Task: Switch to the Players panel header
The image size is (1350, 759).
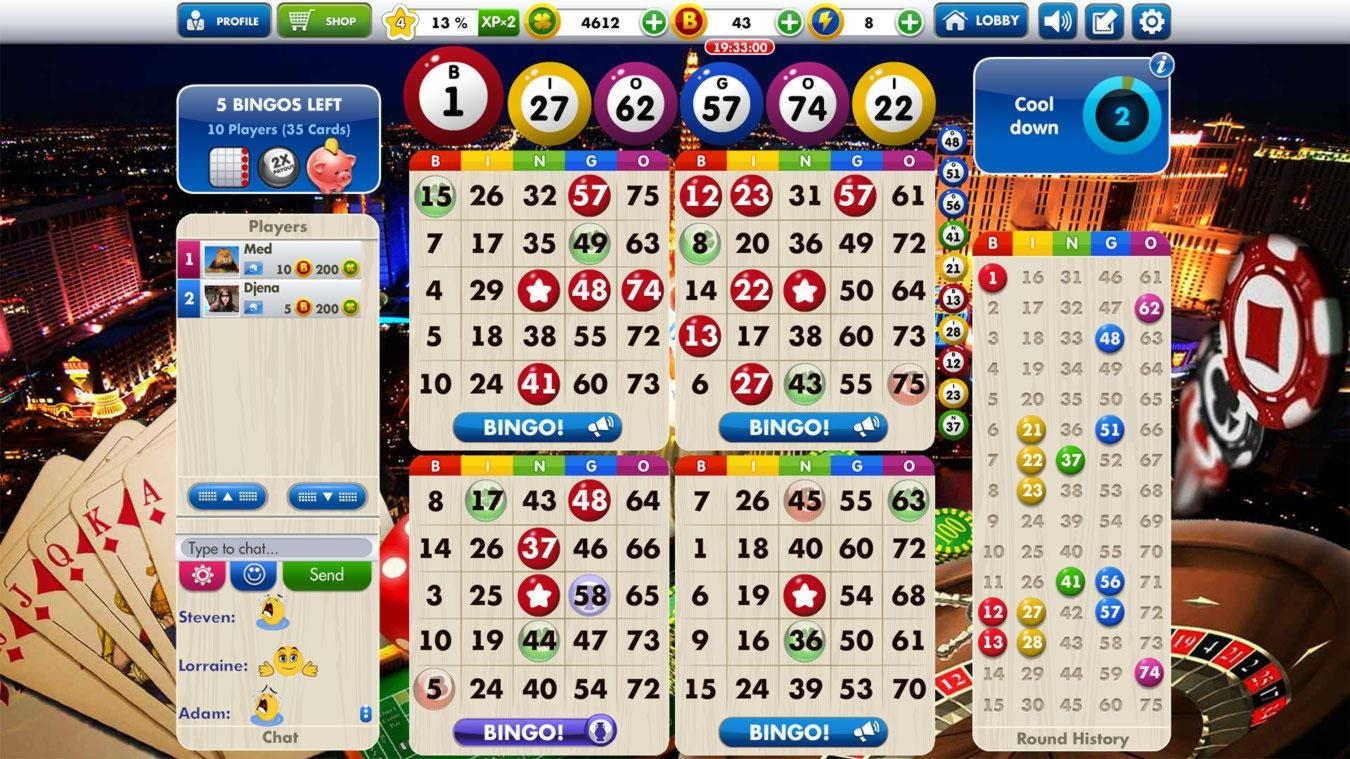Action: click(278, 227)
